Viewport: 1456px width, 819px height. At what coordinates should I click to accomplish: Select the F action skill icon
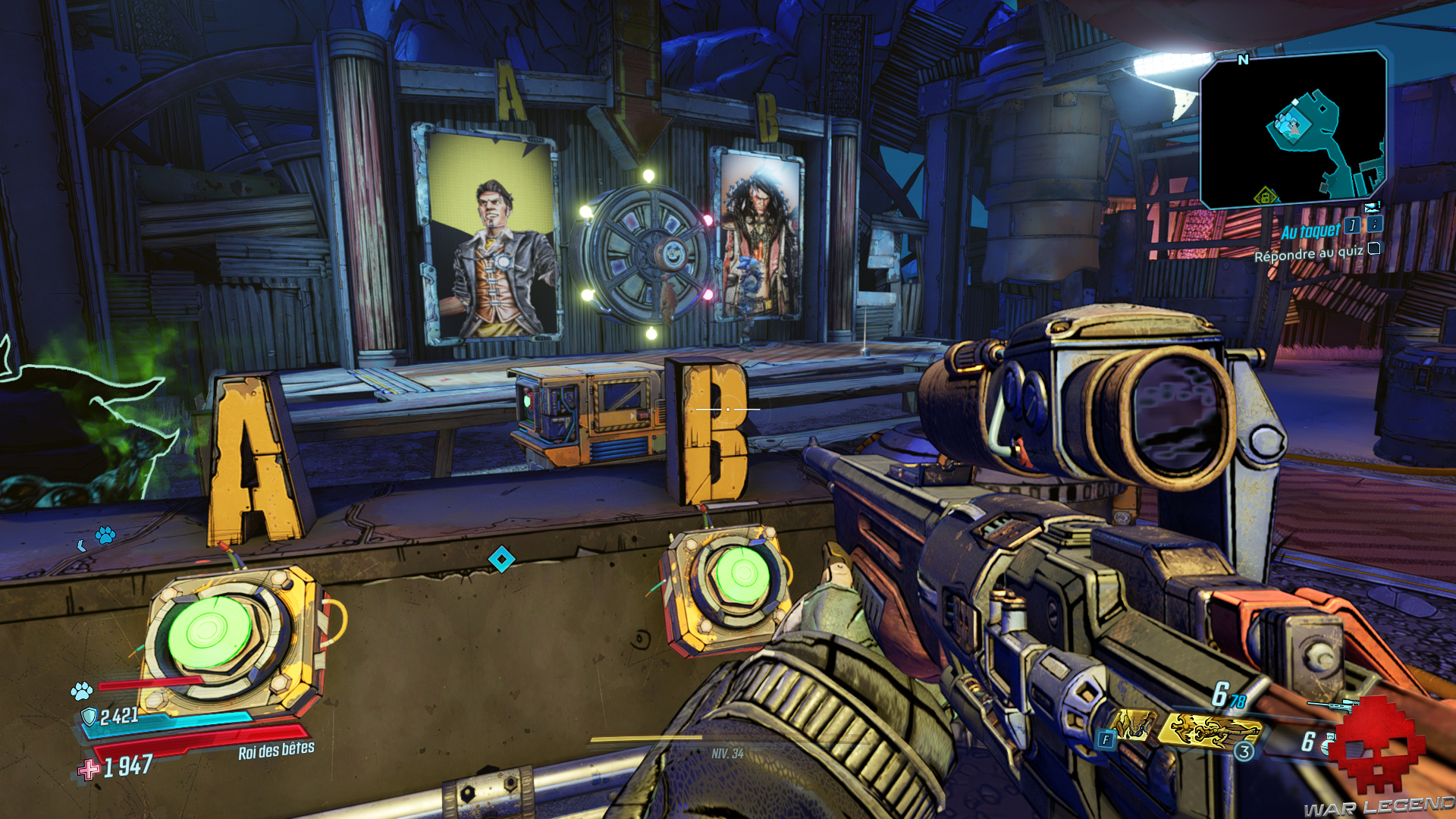[1106, 740]
